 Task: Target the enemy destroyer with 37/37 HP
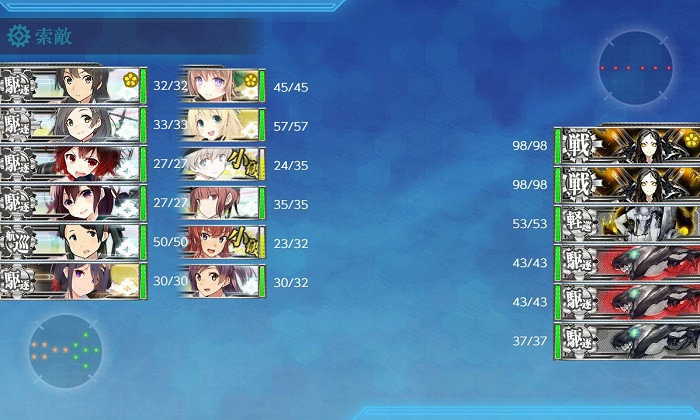coord(628,341)
